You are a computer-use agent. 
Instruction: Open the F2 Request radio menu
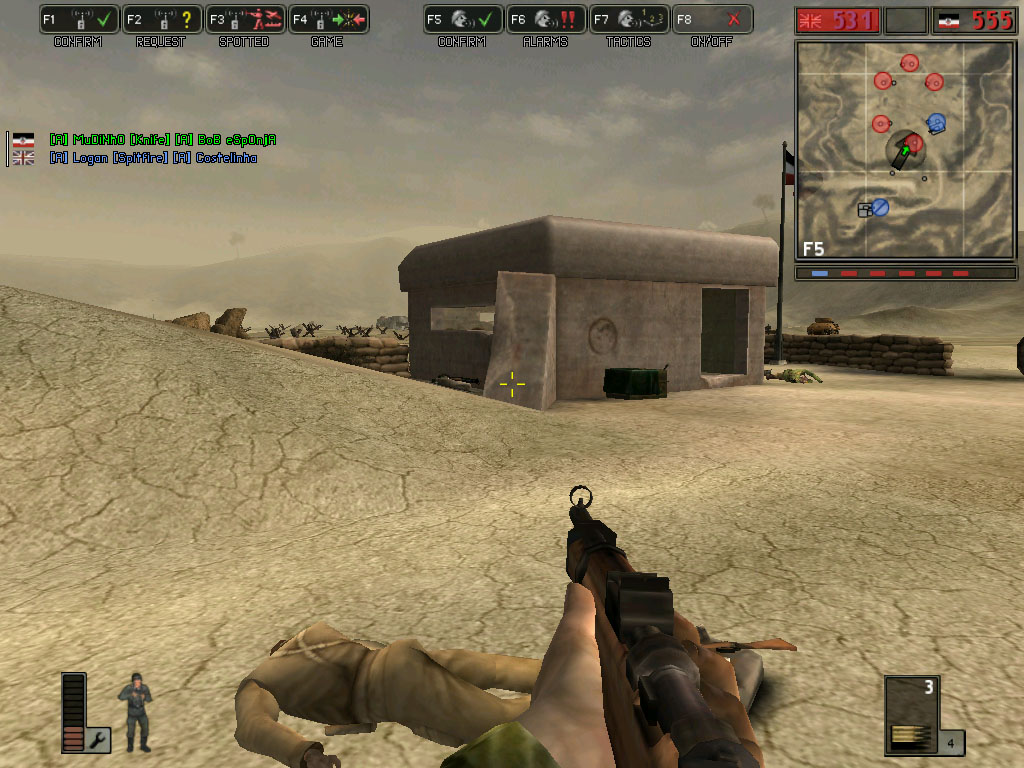(x=162, y=19)
